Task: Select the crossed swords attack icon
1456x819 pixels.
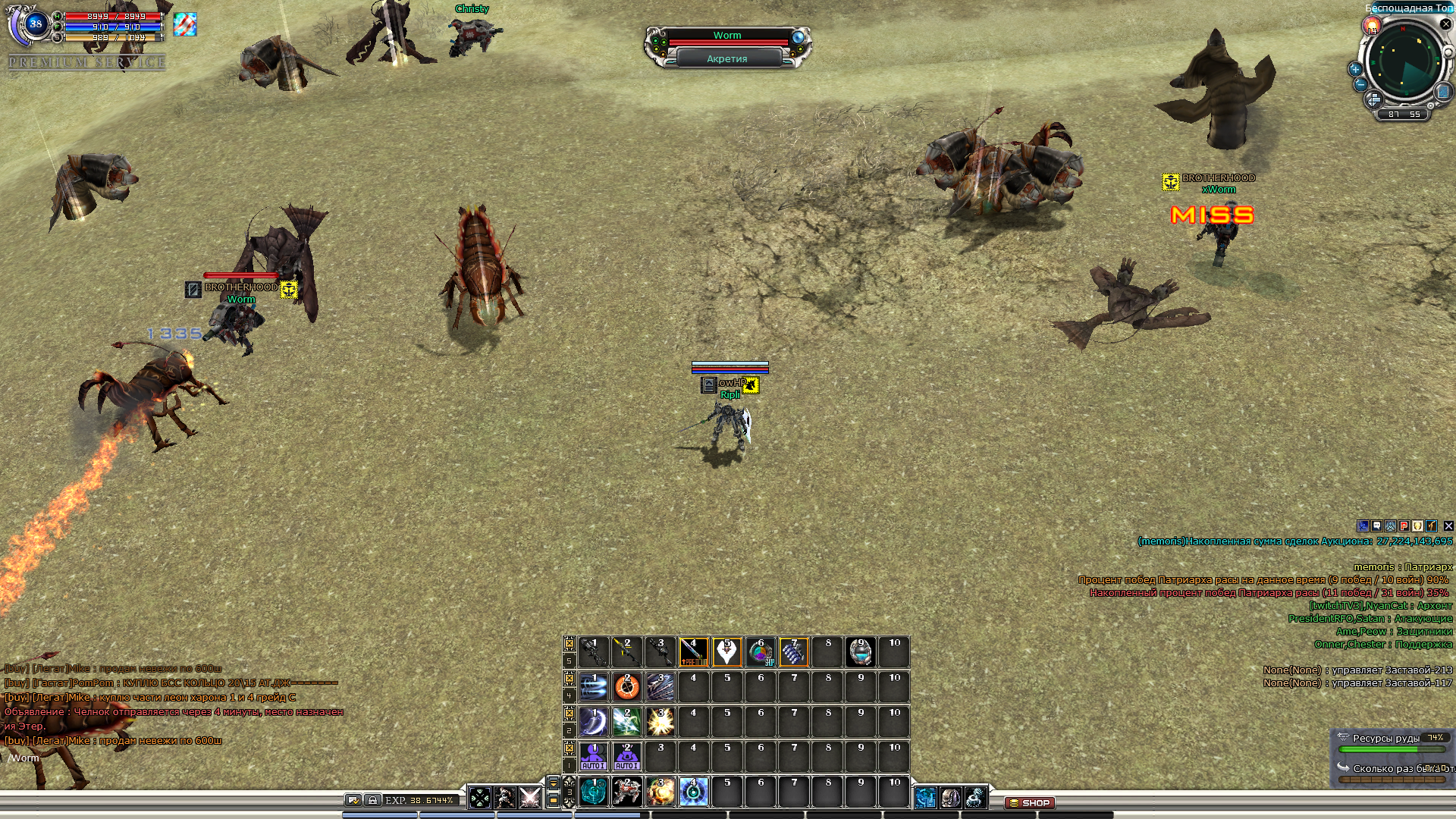Action: pos(530,798)
